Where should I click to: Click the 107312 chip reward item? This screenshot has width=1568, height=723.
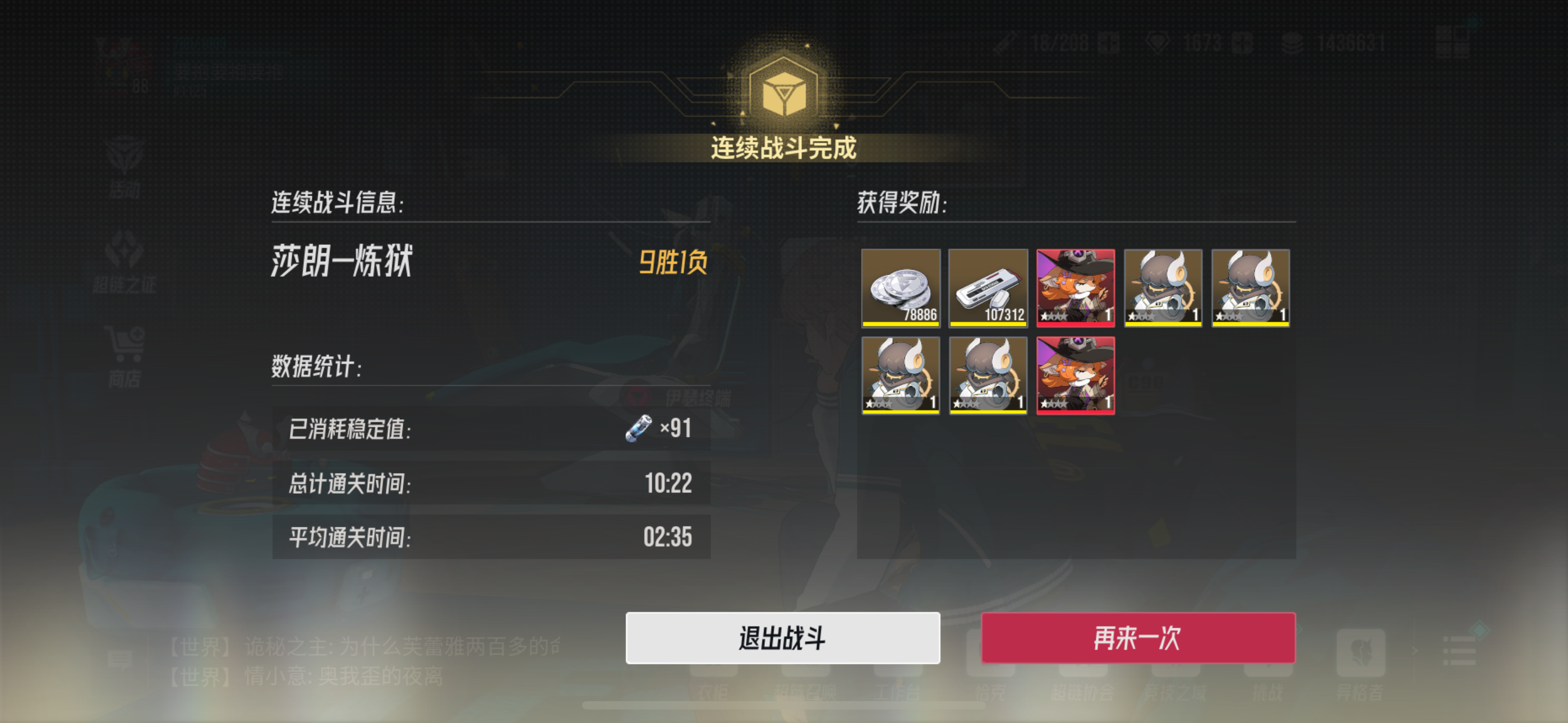(x=988, y=289)
